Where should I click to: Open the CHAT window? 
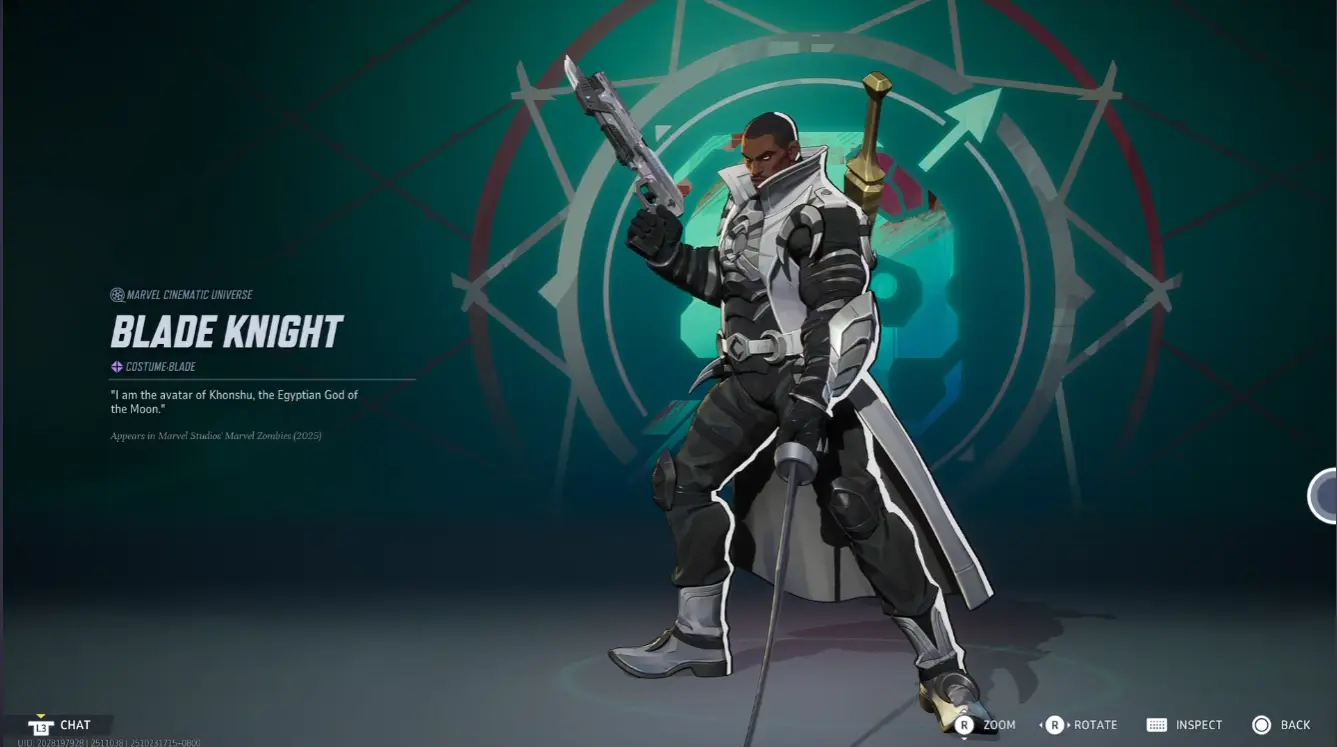(x=75, y=724)
